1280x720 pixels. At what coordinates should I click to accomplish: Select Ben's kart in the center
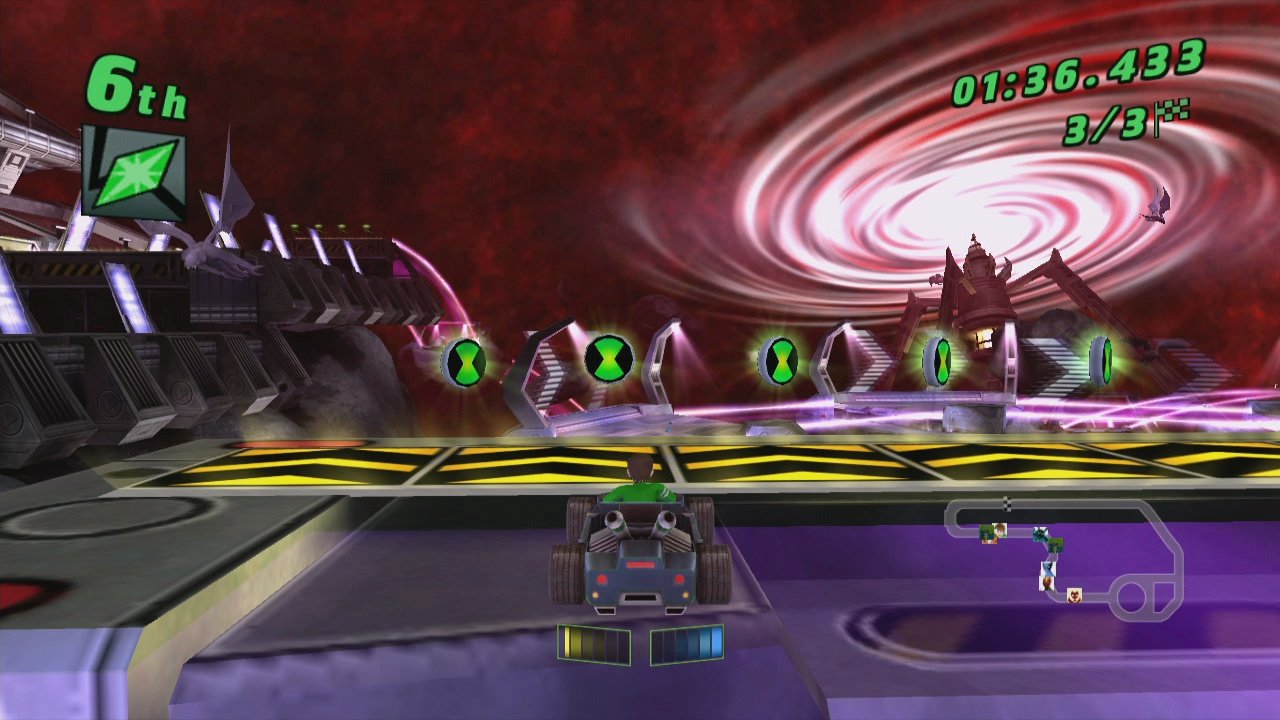(x=638, y=550)
